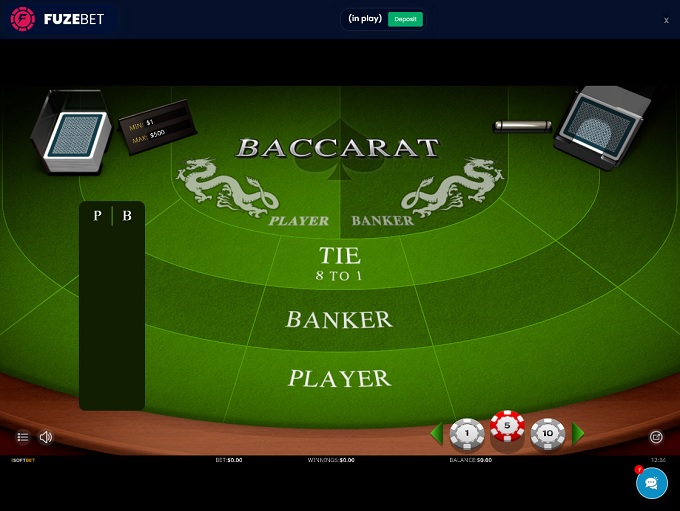Close the game with the X
The image size is (680, 511).
click(666, 20)
